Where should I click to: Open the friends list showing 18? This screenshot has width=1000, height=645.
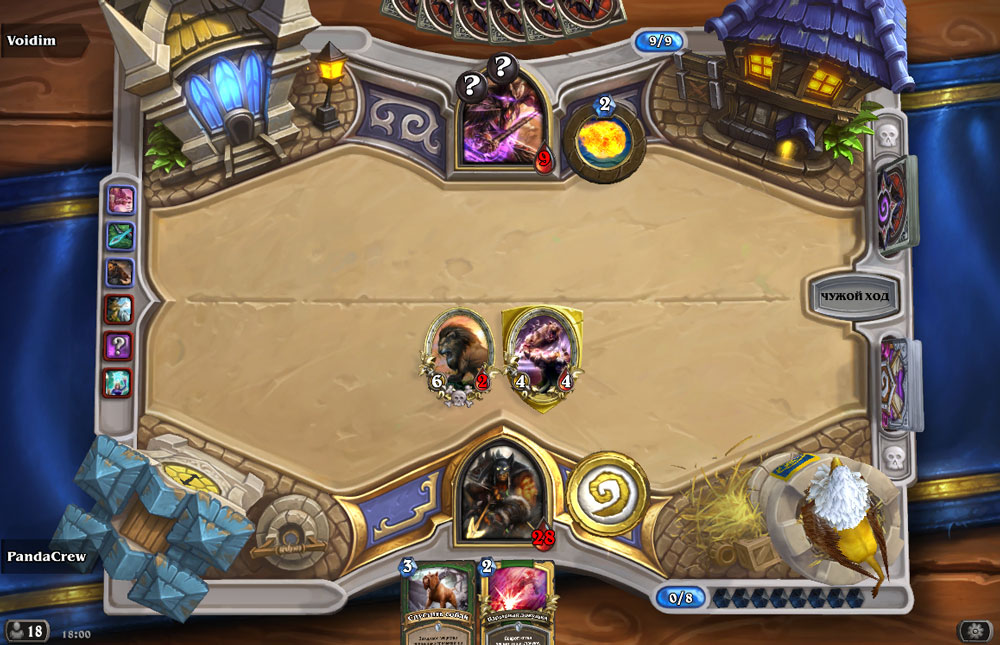(27, 631)
